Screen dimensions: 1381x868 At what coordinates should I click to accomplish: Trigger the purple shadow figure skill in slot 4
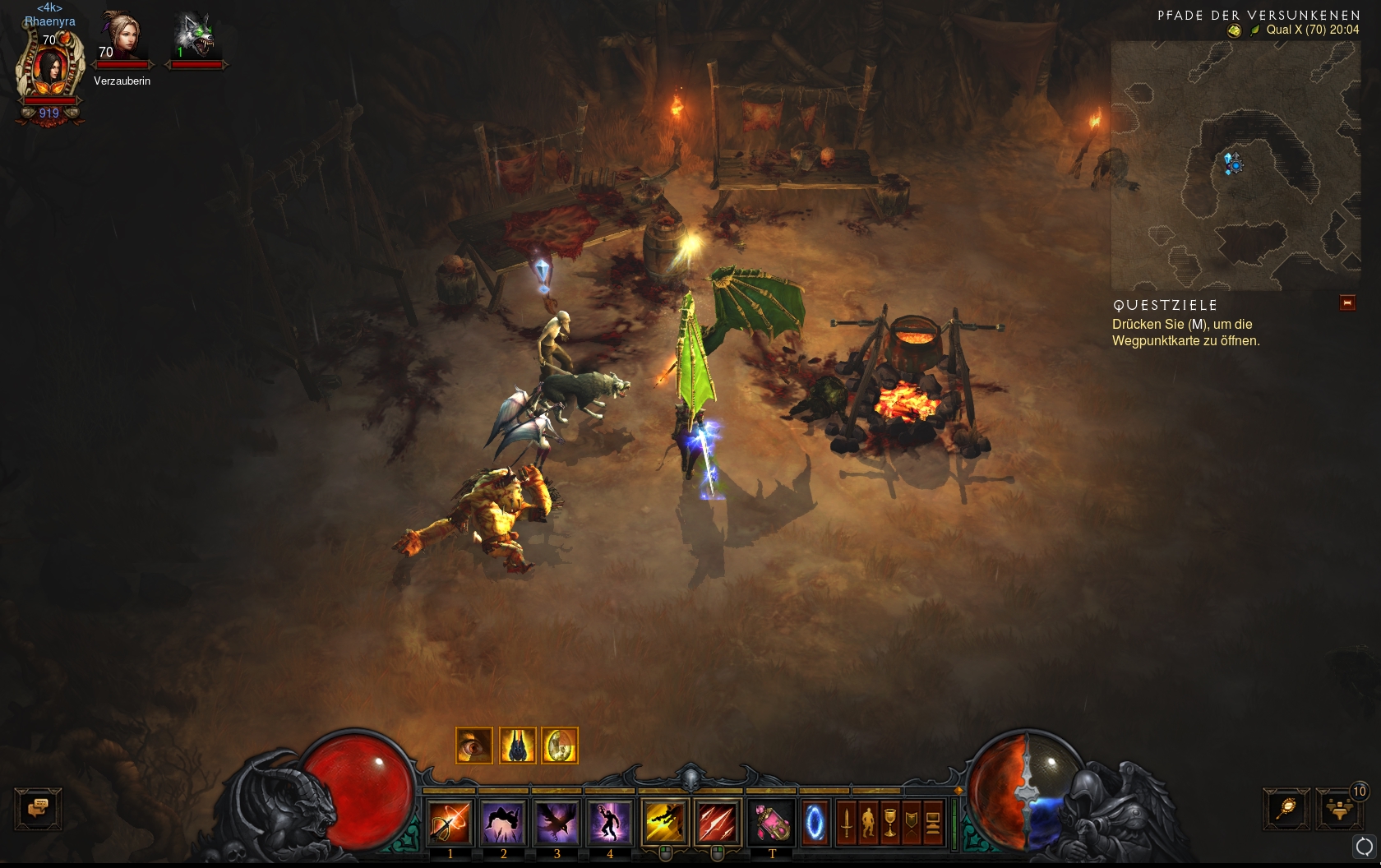(x=610, y=821)
